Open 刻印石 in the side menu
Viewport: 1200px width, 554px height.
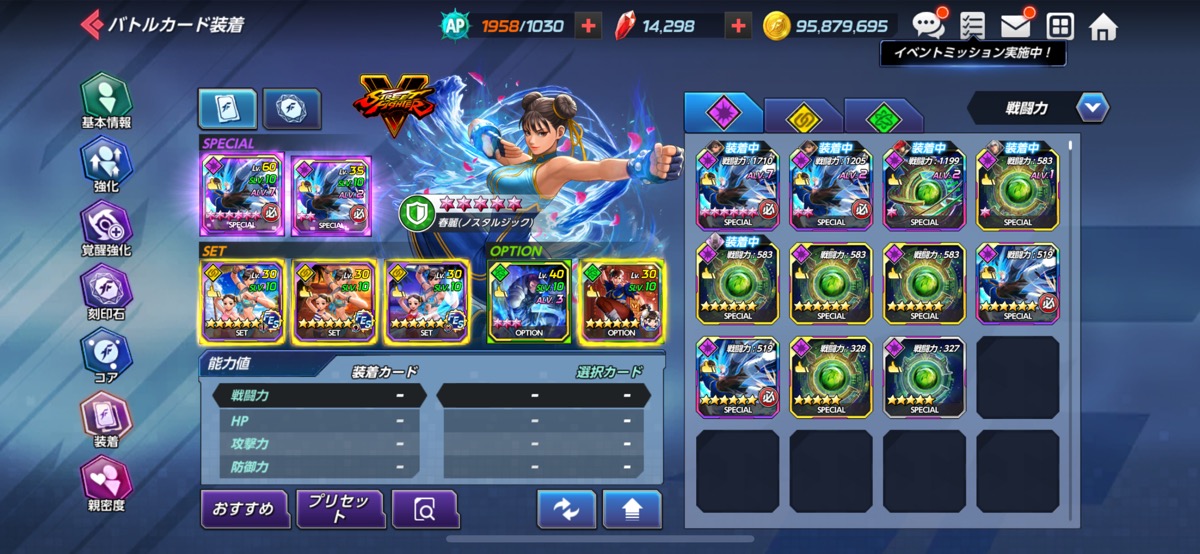(x=106, y=293)
